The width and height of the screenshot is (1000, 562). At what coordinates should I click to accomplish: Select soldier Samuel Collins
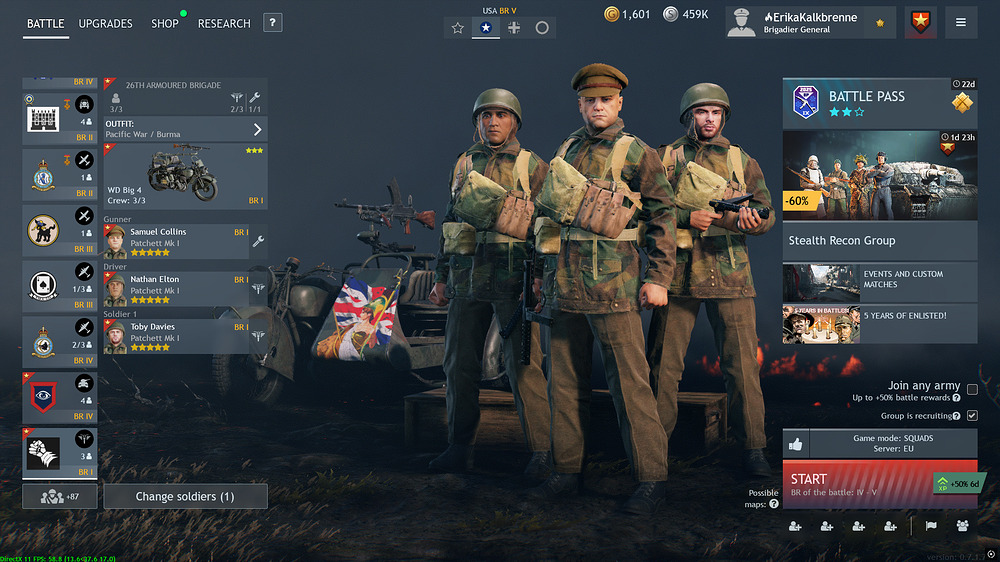pyautogui.click(x=176, y=241)
